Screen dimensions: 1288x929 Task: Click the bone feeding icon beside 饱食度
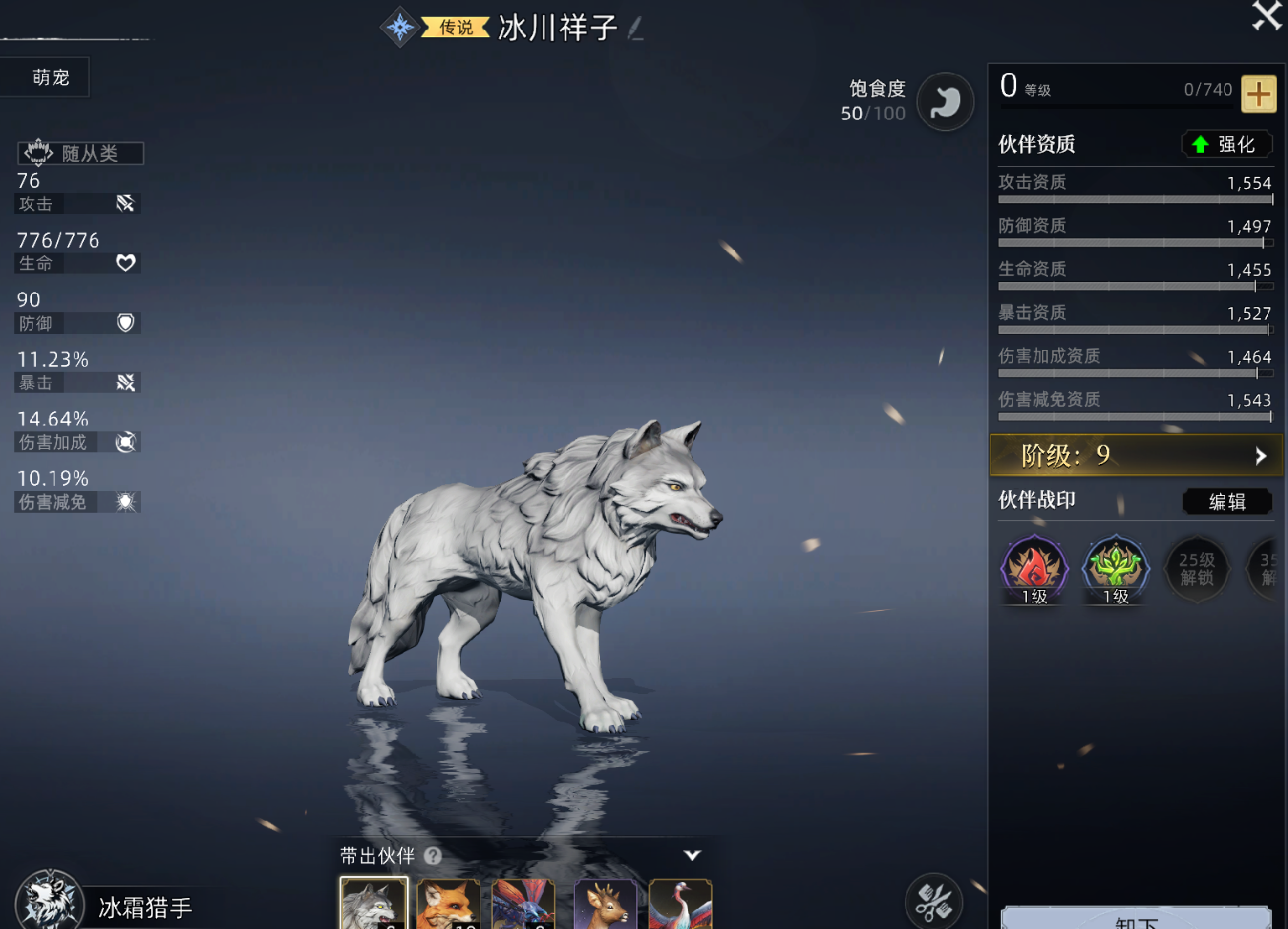pyautogui.click(x=946, y=102)
